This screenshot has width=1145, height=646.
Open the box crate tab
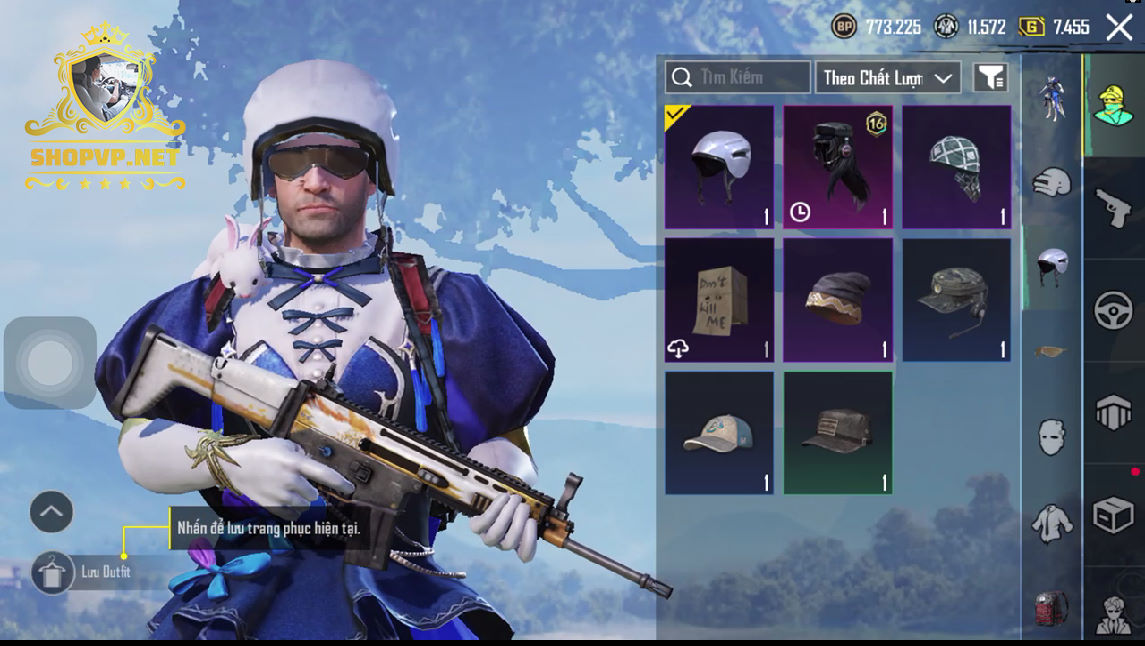pyautogui.click(x=1113, y=516)
